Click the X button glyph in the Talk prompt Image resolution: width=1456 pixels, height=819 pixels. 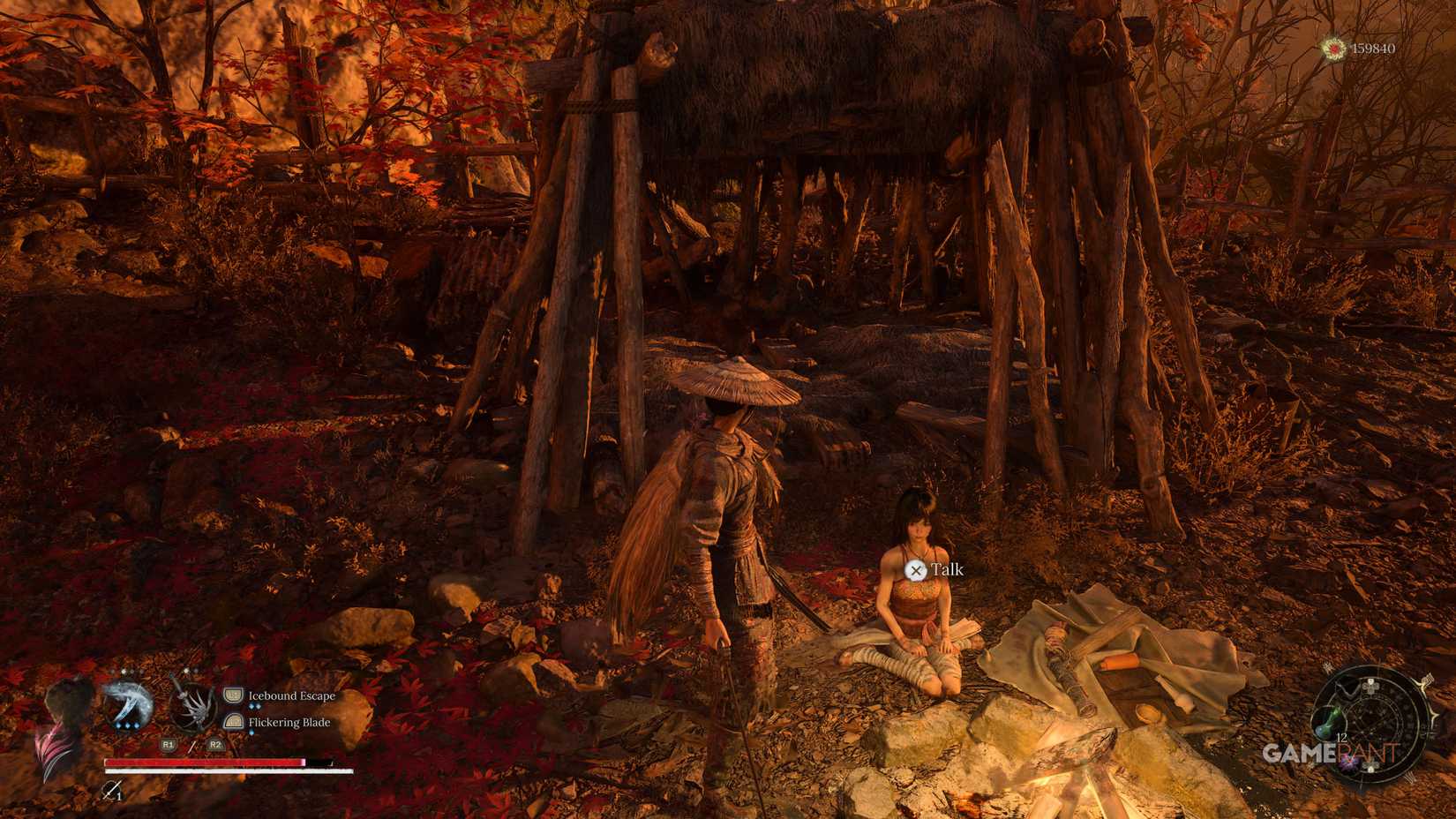point(916,570)
